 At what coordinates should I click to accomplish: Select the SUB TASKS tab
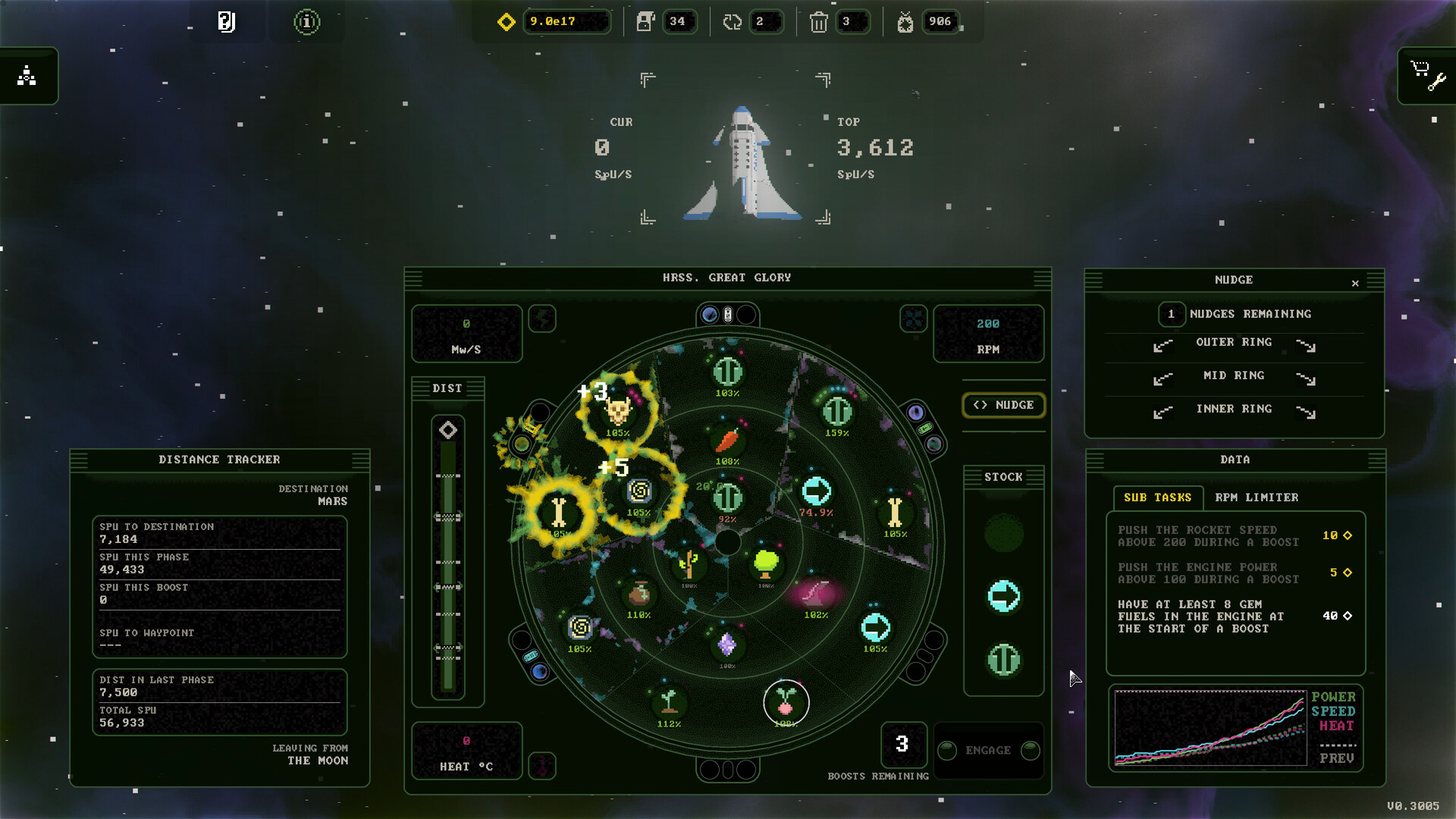[x=1159, y=497]
